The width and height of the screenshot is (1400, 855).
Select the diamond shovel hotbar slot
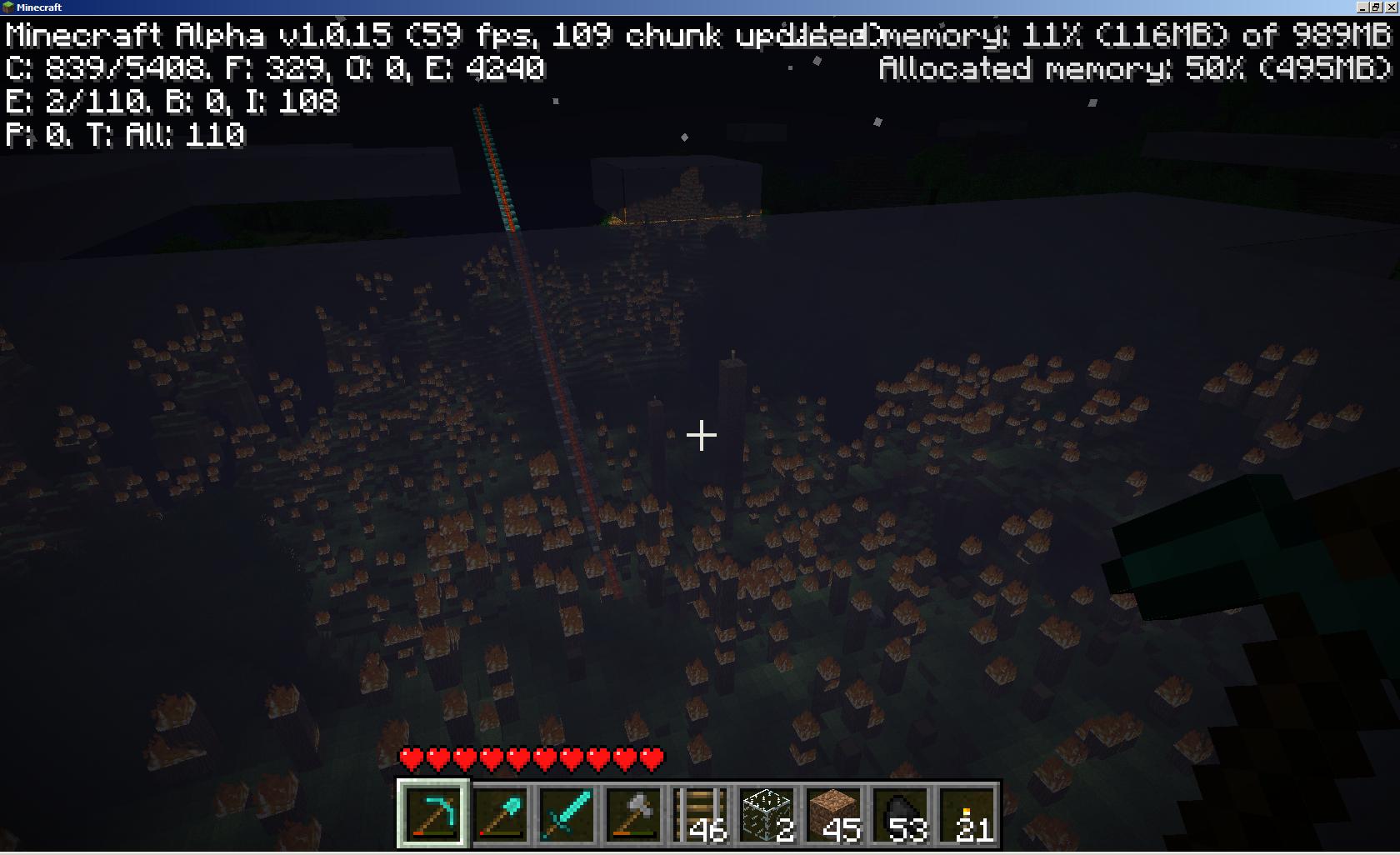(x=500, y=813)
